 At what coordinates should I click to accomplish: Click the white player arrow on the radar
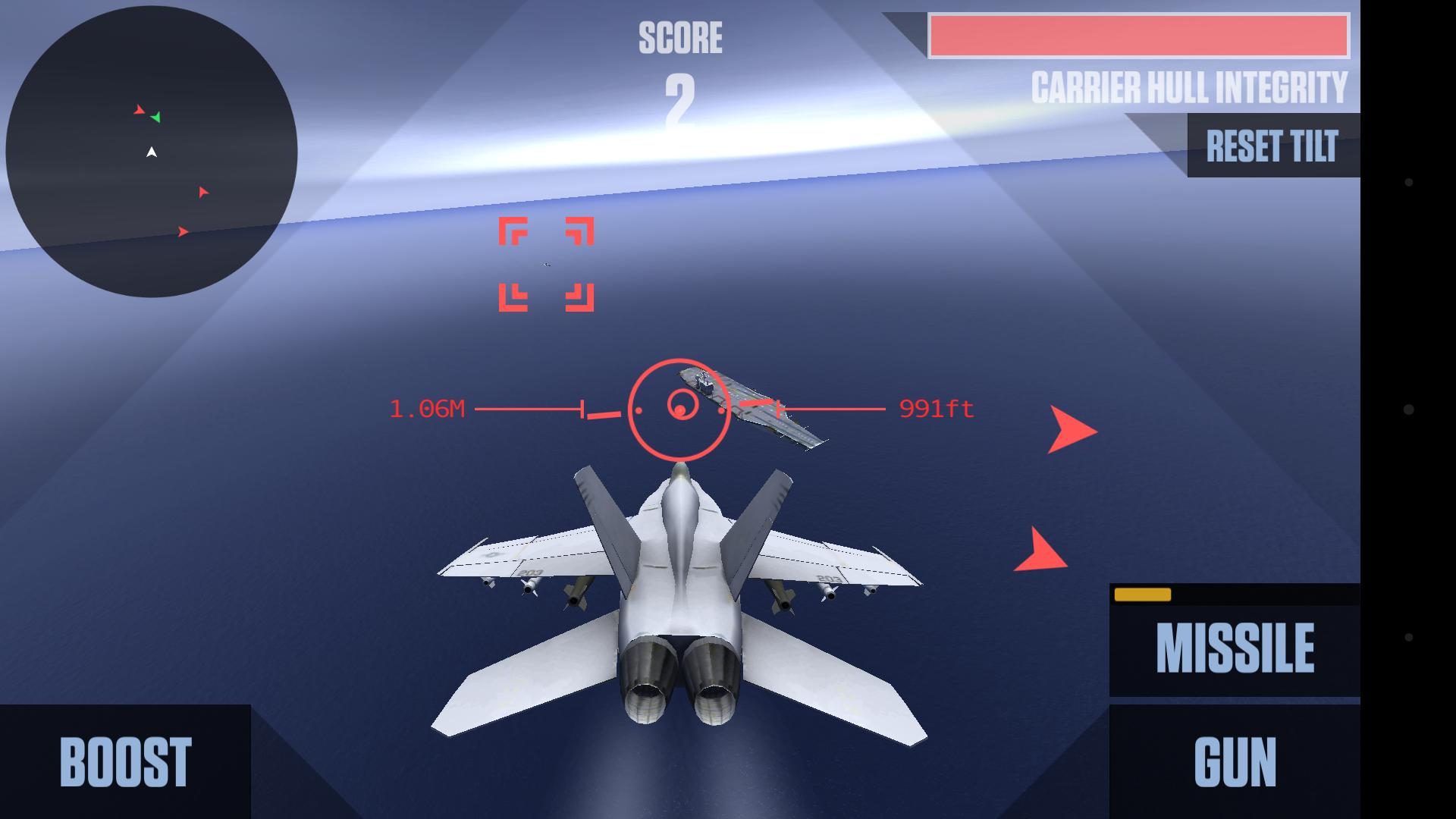tap(150, 151)
